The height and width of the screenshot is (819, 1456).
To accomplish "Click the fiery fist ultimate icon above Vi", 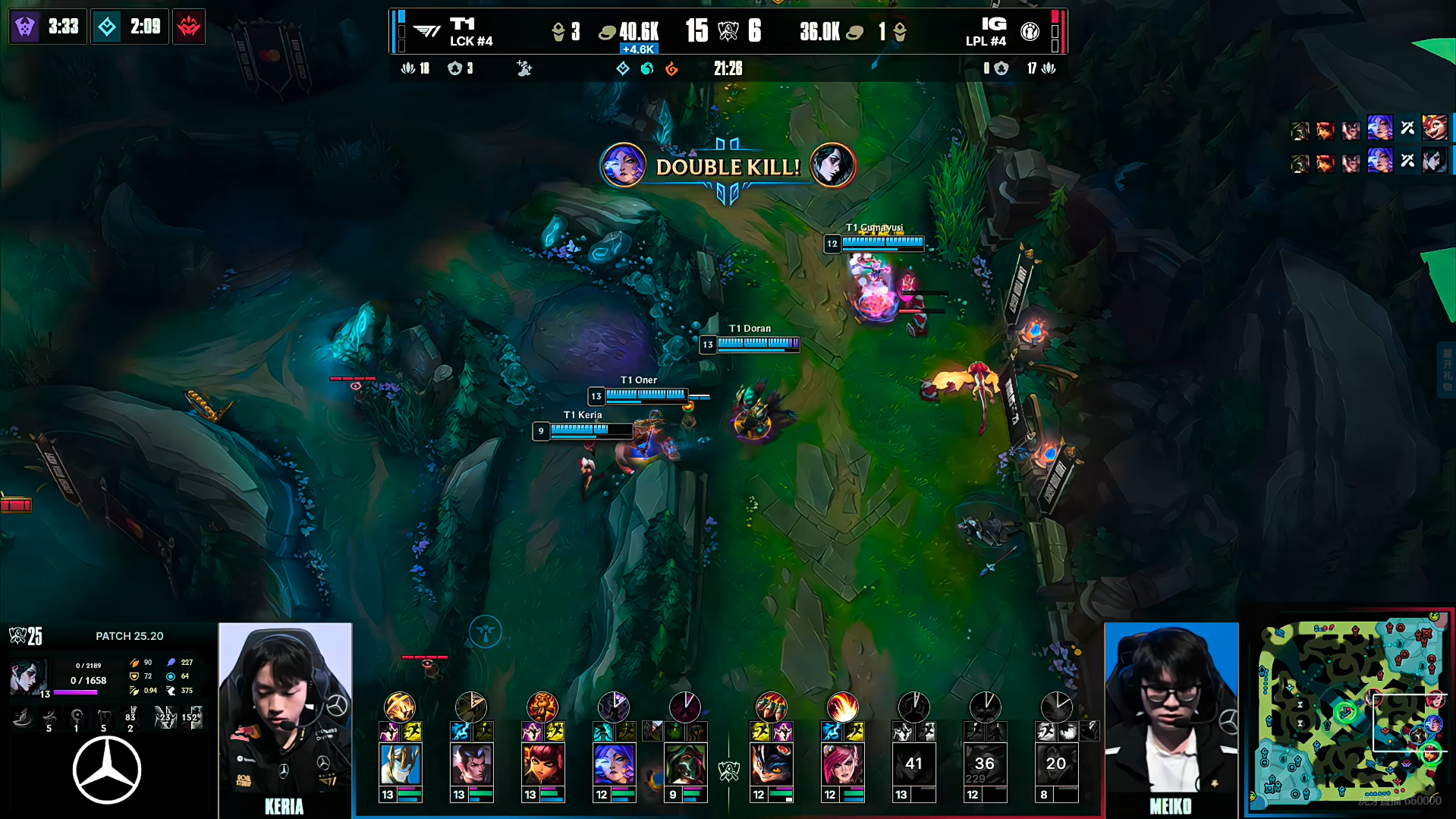I will [x=842, y=707].
